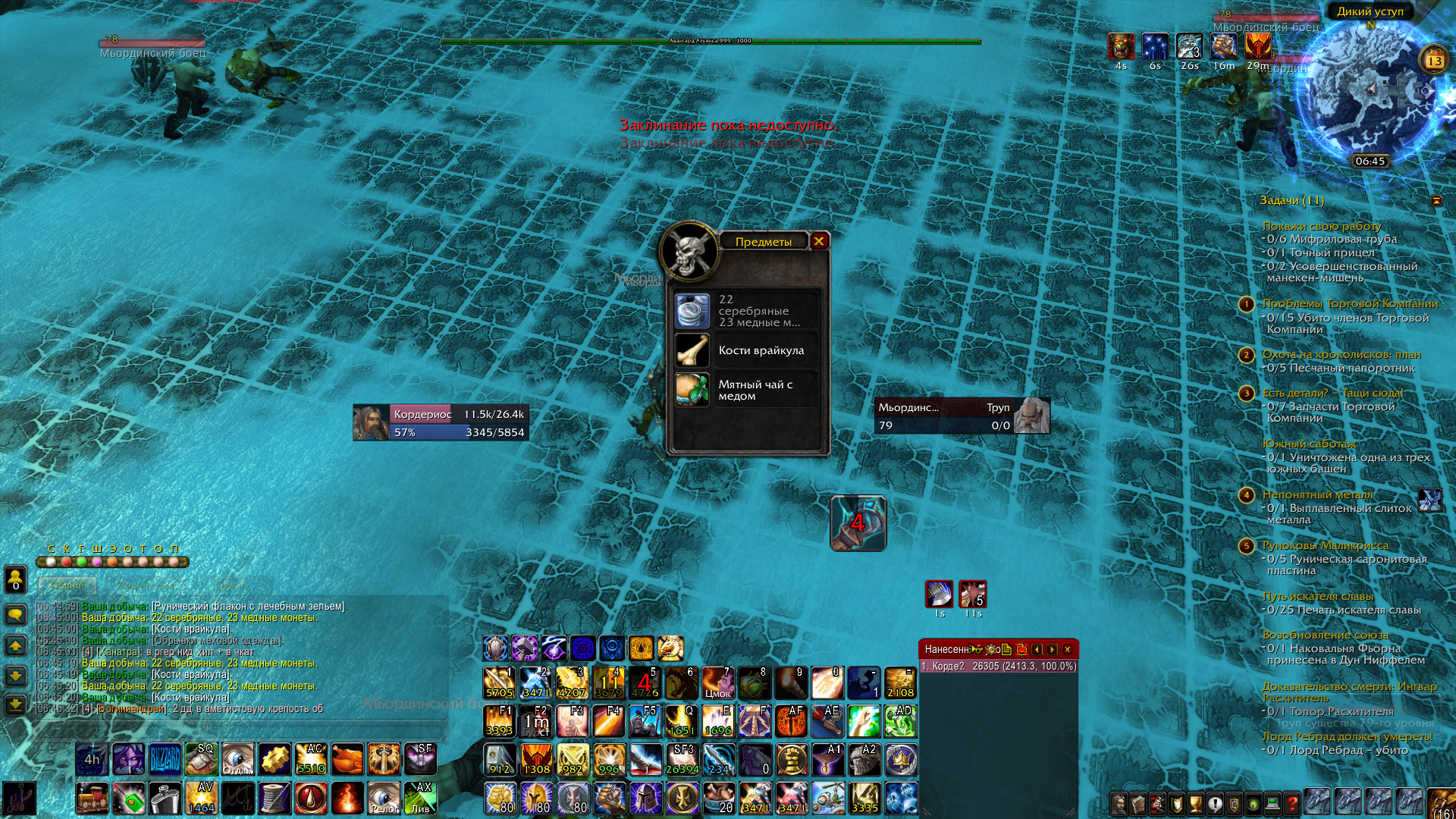Switch to the Журнал боя chat tab

pos(146,585)
